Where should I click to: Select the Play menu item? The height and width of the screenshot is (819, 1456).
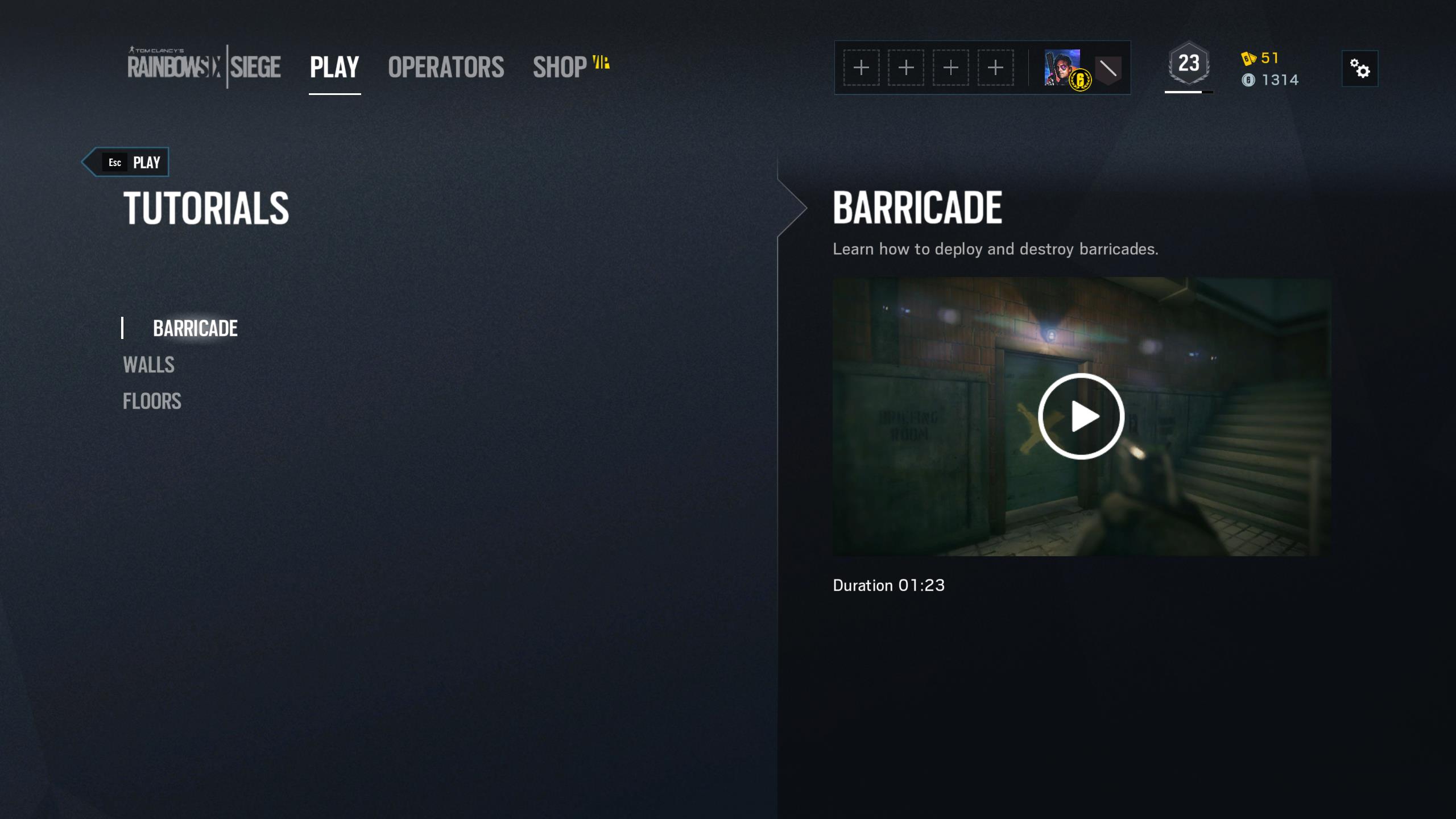[333, 67]
